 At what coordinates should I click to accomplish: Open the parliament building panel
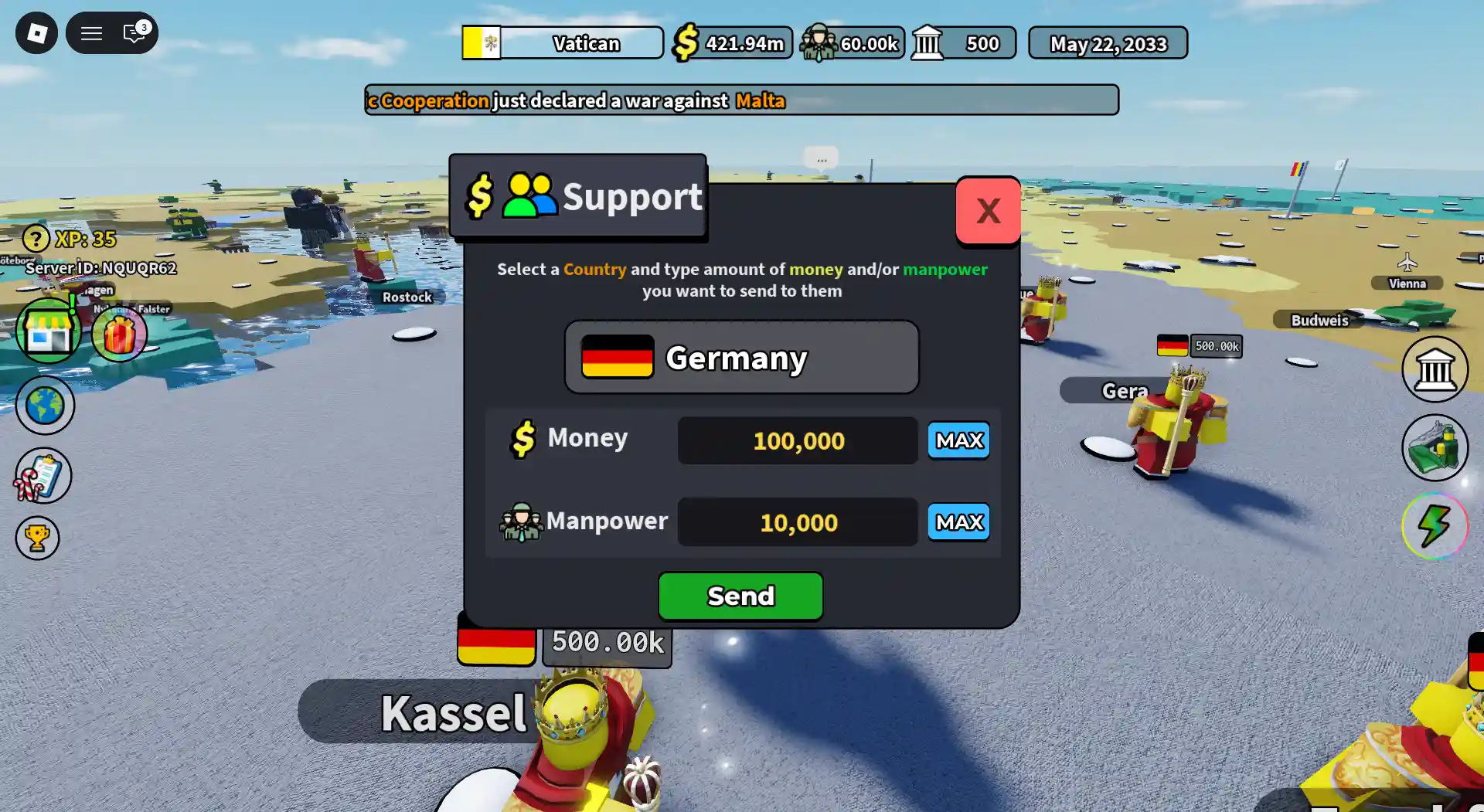[1435, 370]
